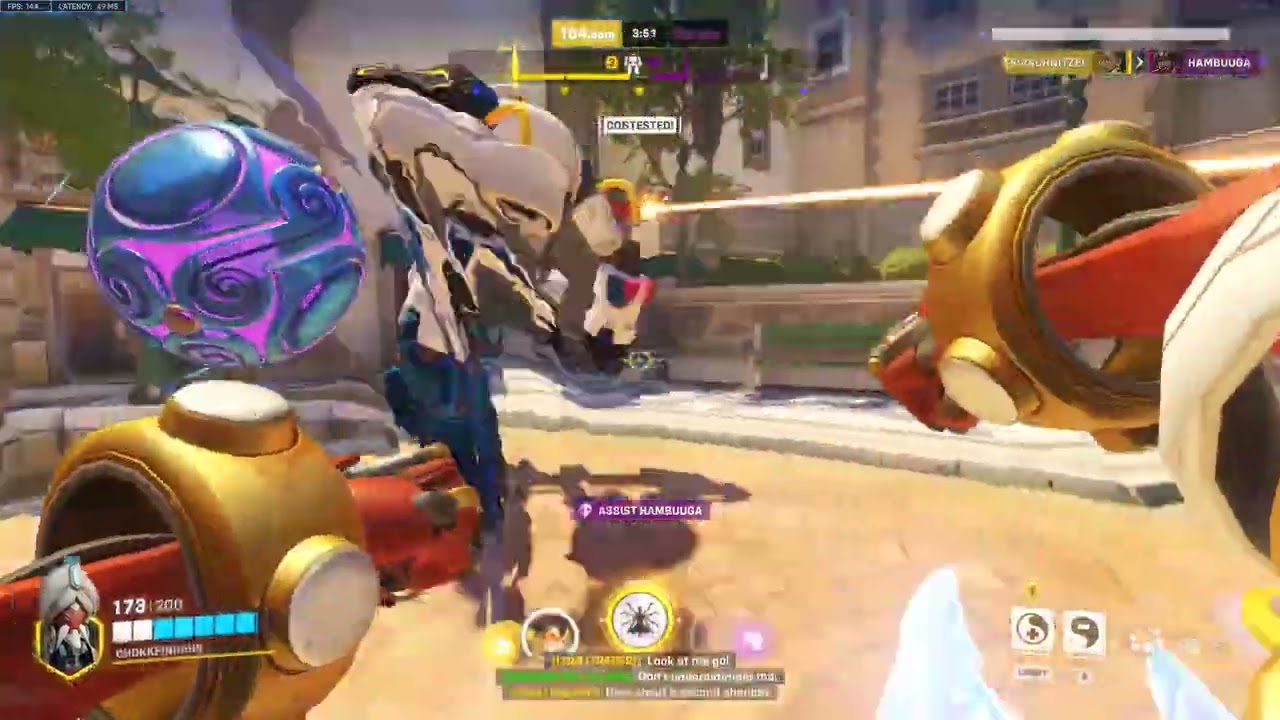Select the Orb of Harmony ability icon
This screenshot has height=720, width=1280.
(1033, 630)
